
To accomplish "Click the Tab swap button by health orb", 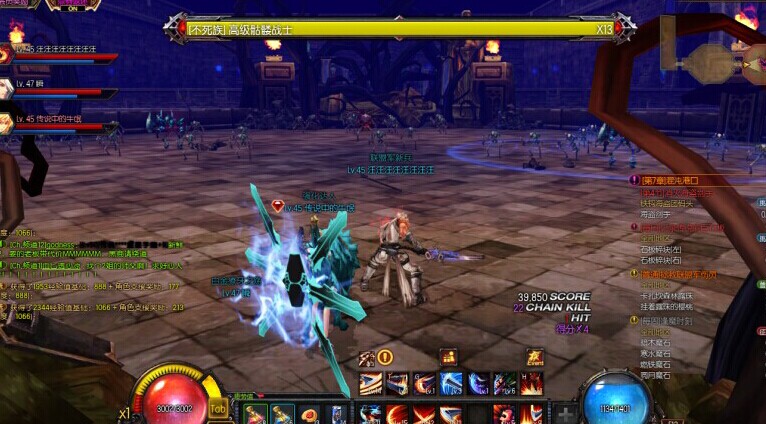I will coord(218,408).
